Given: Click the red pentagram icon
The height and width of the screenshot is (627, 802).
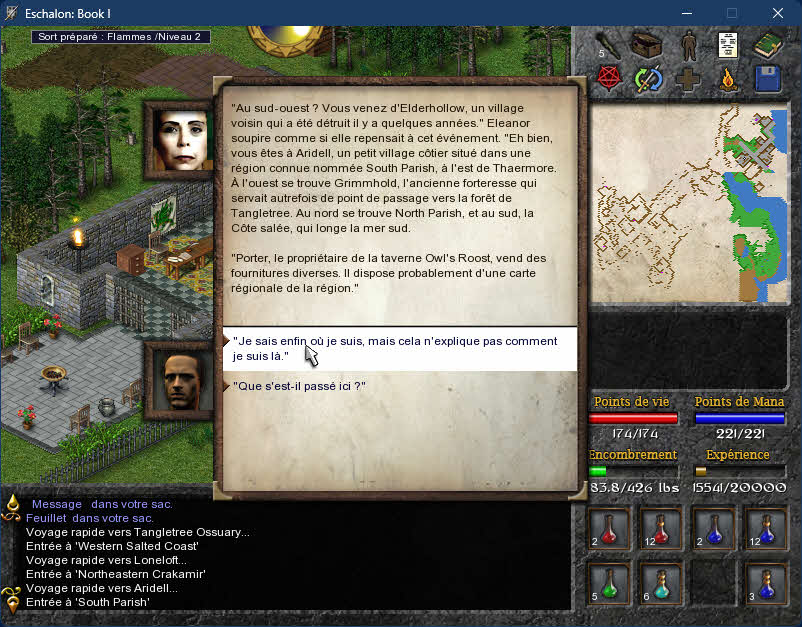Looking at the screenshot, I should coord(608,78).
